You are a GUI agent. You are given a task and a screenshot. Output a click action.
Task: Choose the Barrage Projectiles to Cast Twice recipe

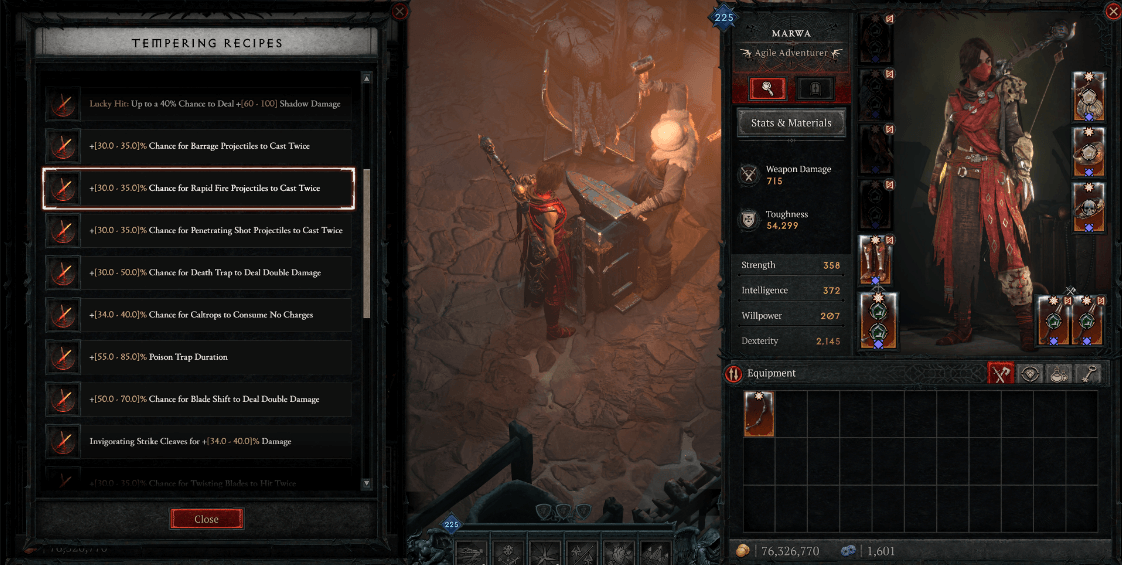198,146
